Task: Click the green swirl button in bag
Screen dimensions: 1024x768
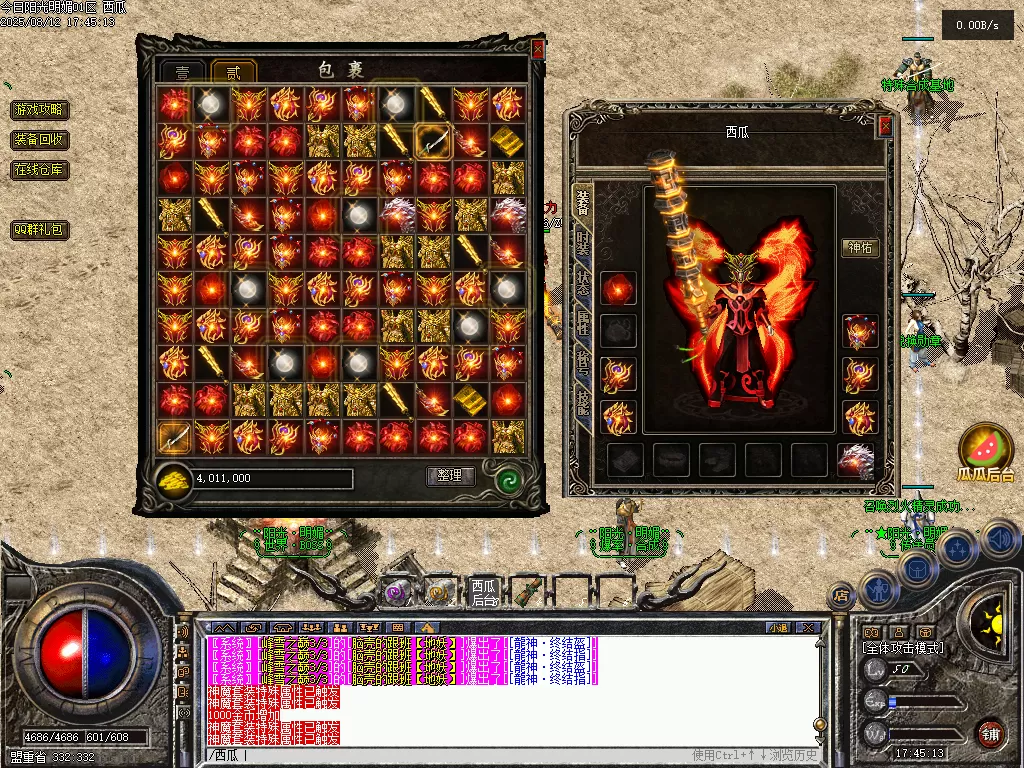Action: click(509, 479)
